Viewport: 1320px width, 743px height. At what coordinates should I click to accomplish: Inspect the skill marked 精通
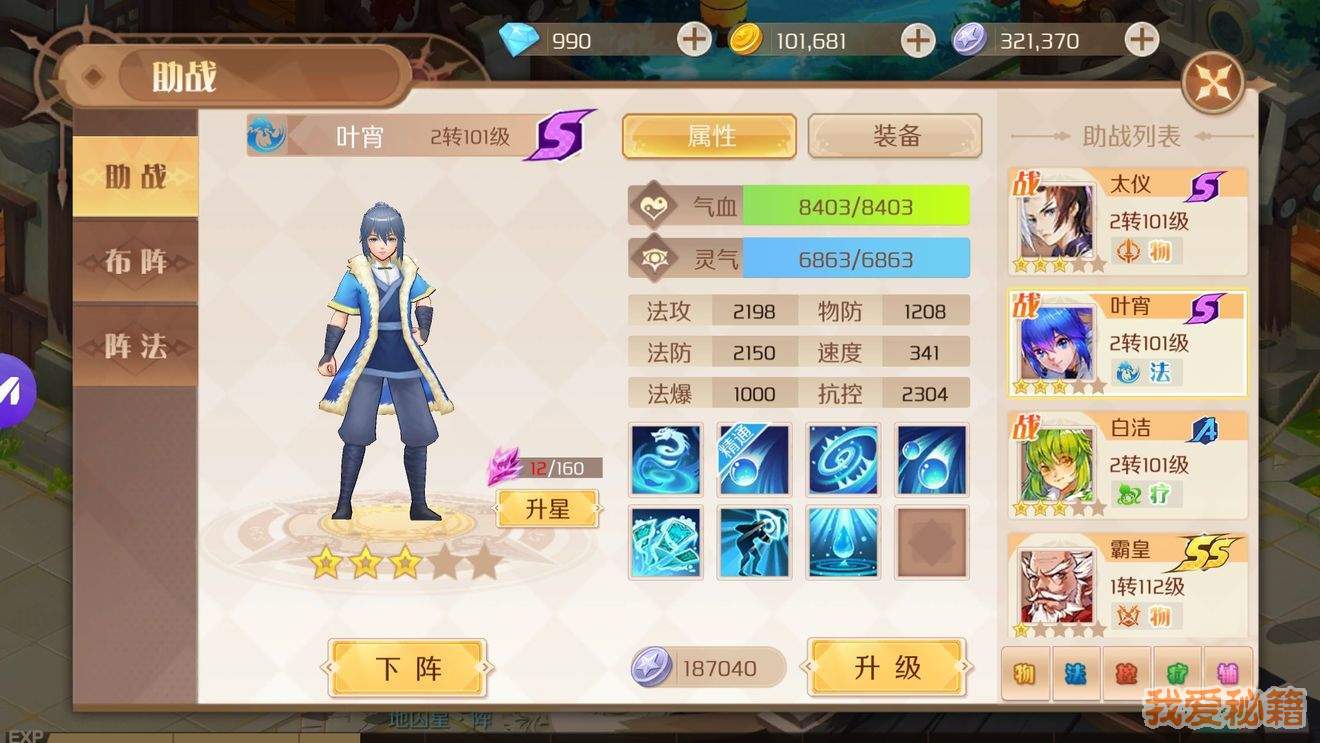pyautogui.click(x=754, y=460)
